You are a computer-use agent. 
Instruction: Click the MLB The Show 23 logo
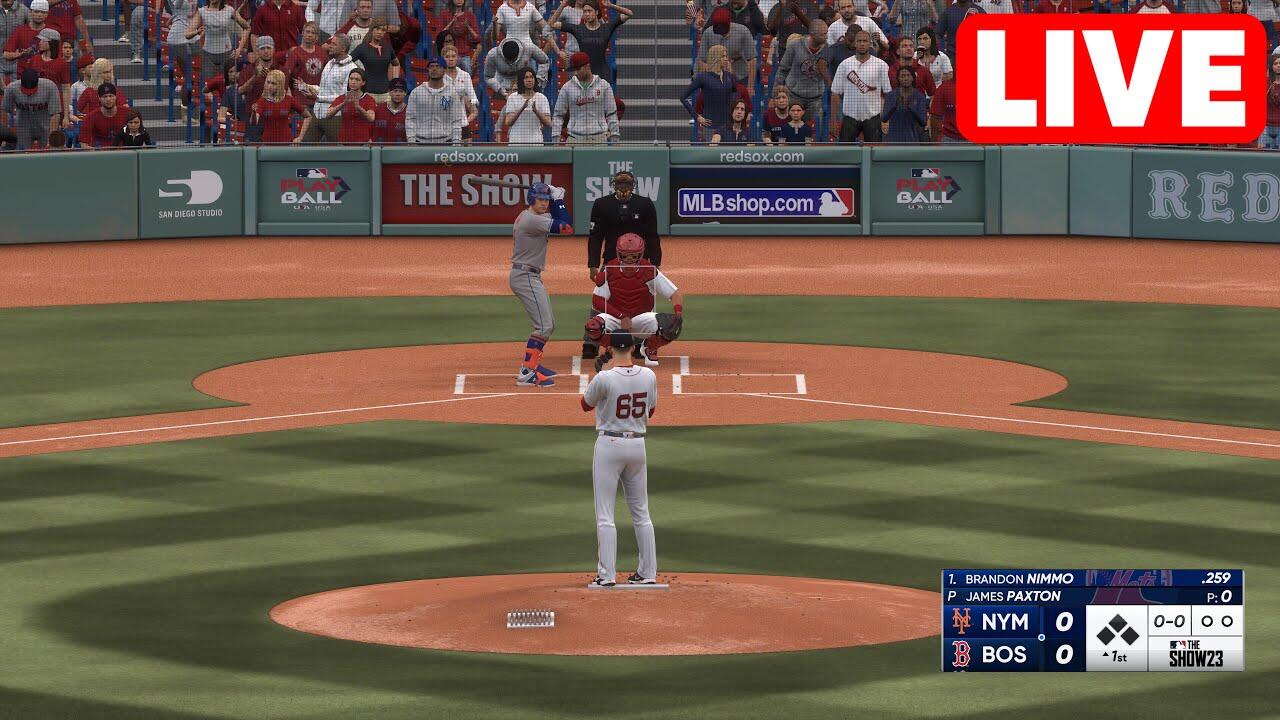1209,654
